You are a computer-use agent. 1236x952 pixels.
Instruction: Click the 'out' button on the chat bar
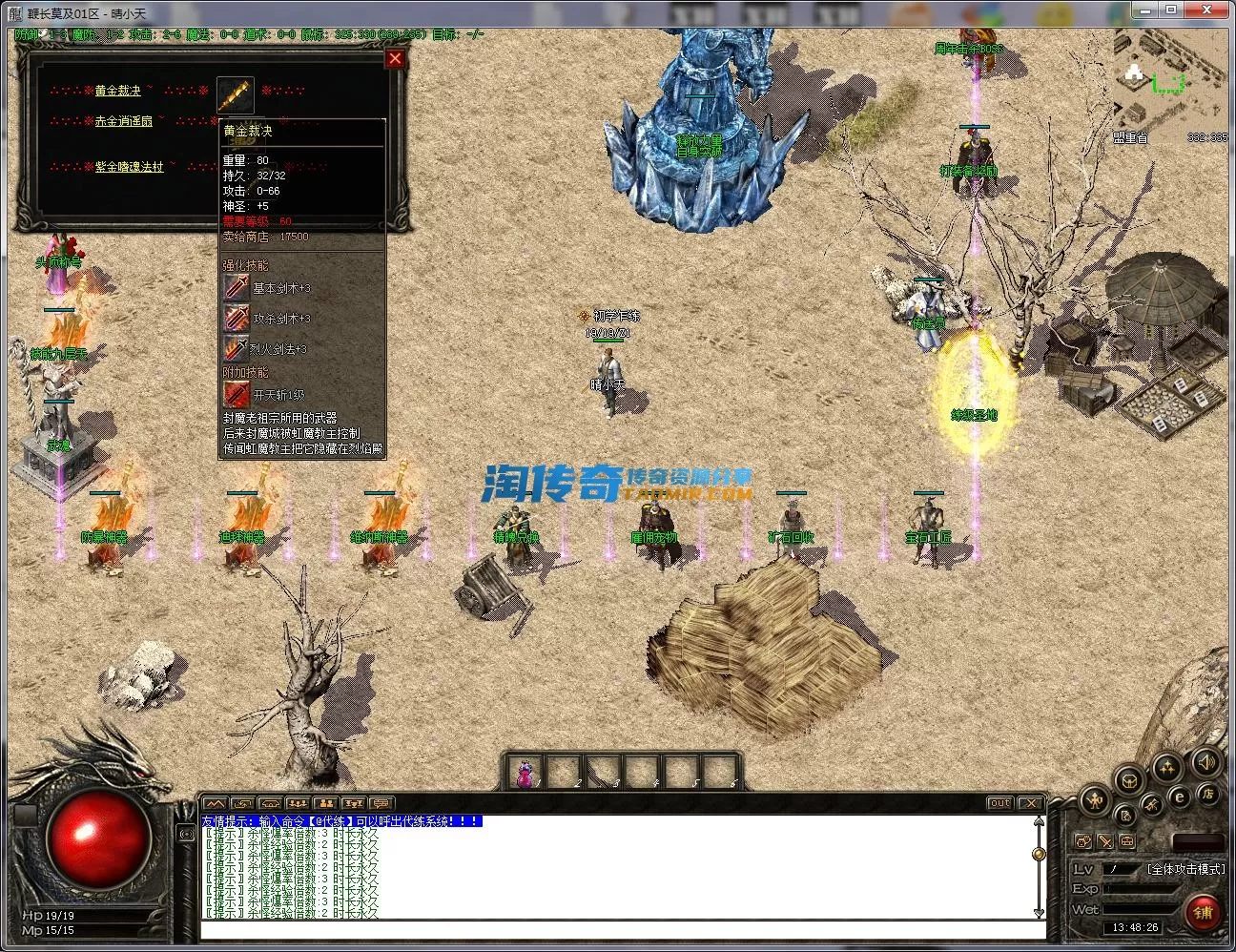[999, 803]
